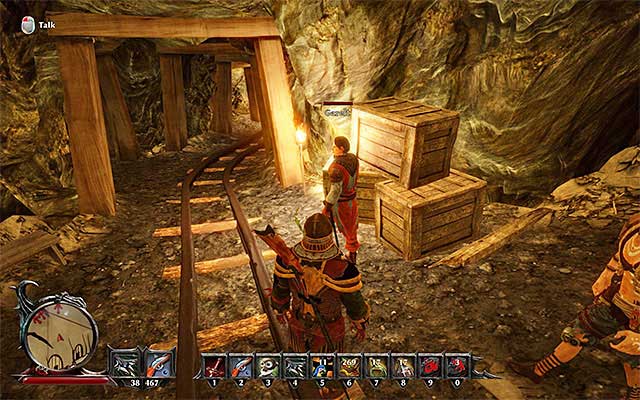Choose the musket in hotbar slot 2

(240, 367)
